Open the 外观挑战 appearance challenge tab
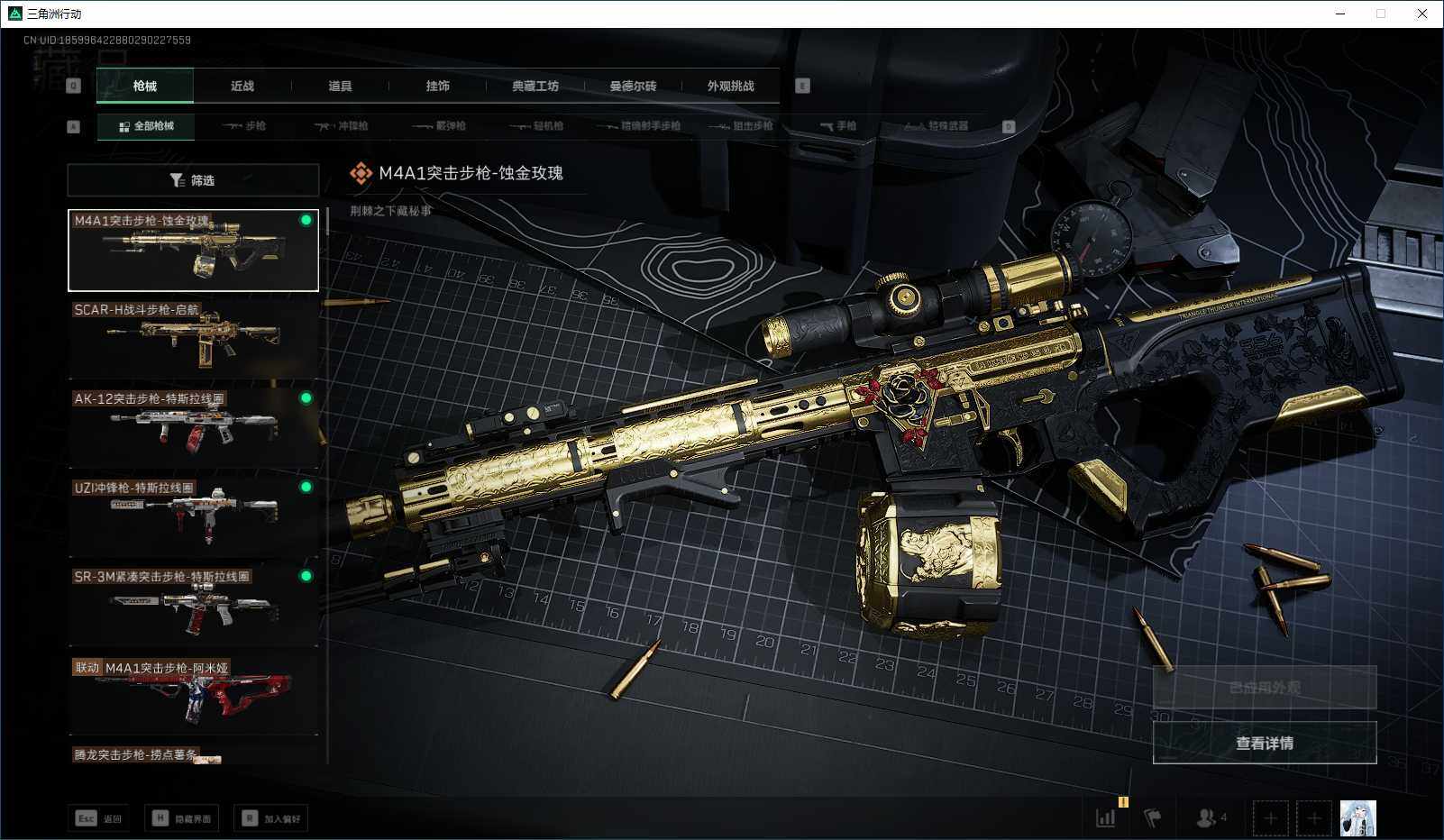Image resolution: width=1444 pixels, height=840 pixels. pos(730,87)
